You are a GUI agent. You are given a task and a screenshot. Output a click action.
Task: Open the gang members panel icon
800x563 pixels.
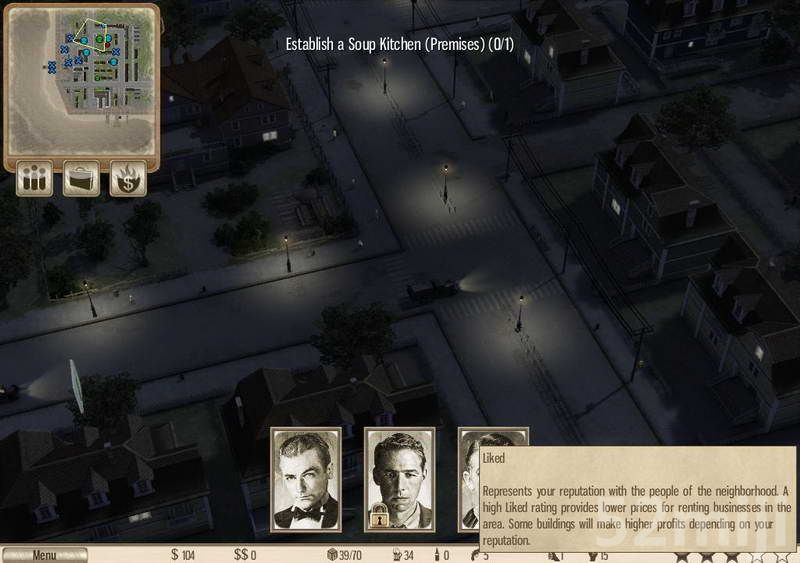click(35, 180)
